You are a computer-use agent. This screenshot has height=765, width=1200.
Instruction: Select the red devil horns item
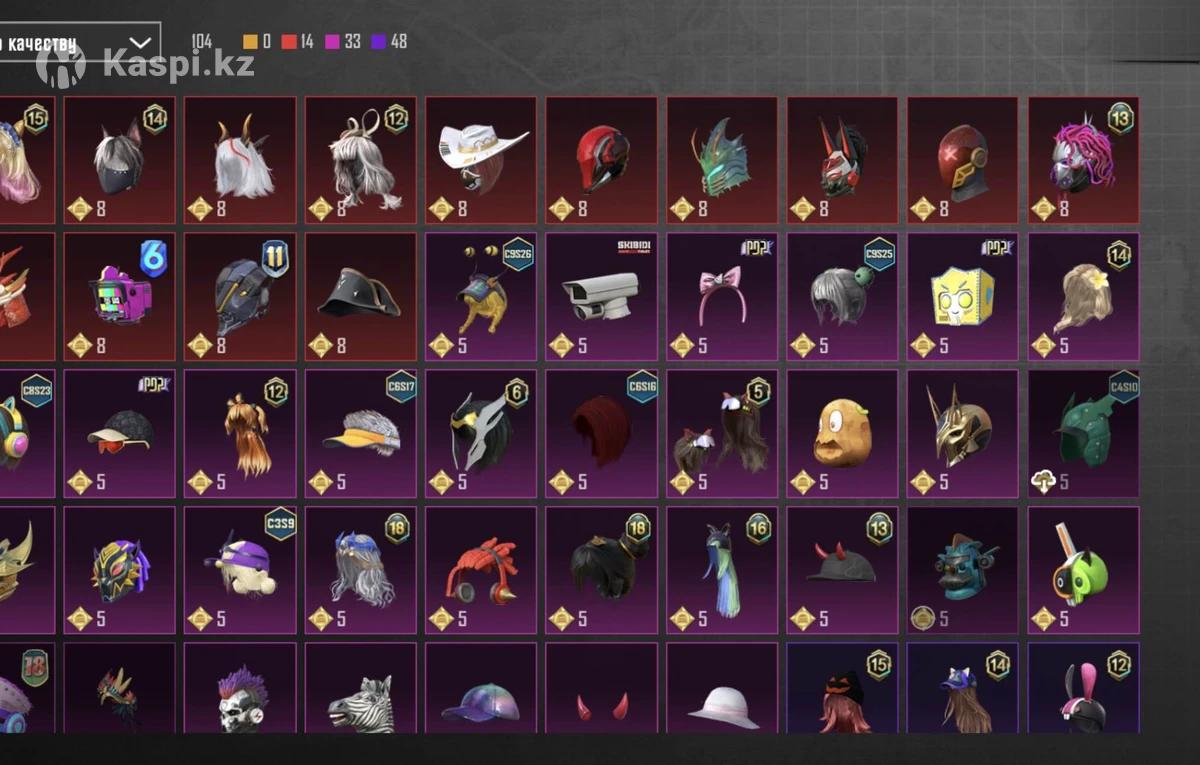(601, 700)
